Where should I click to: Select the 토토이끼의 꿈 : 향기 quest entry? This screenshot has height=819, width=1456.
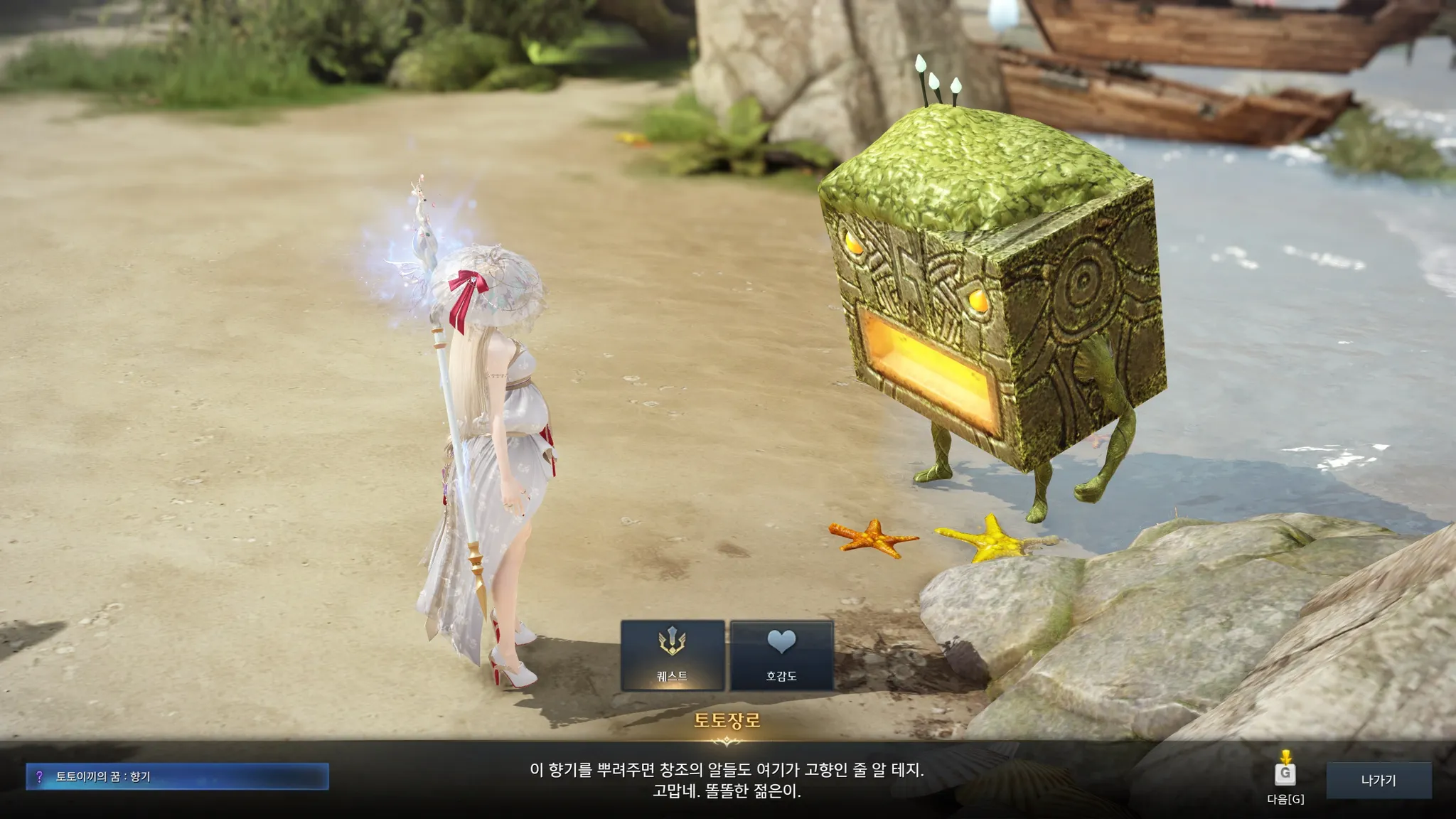click(x=177, y=776)
